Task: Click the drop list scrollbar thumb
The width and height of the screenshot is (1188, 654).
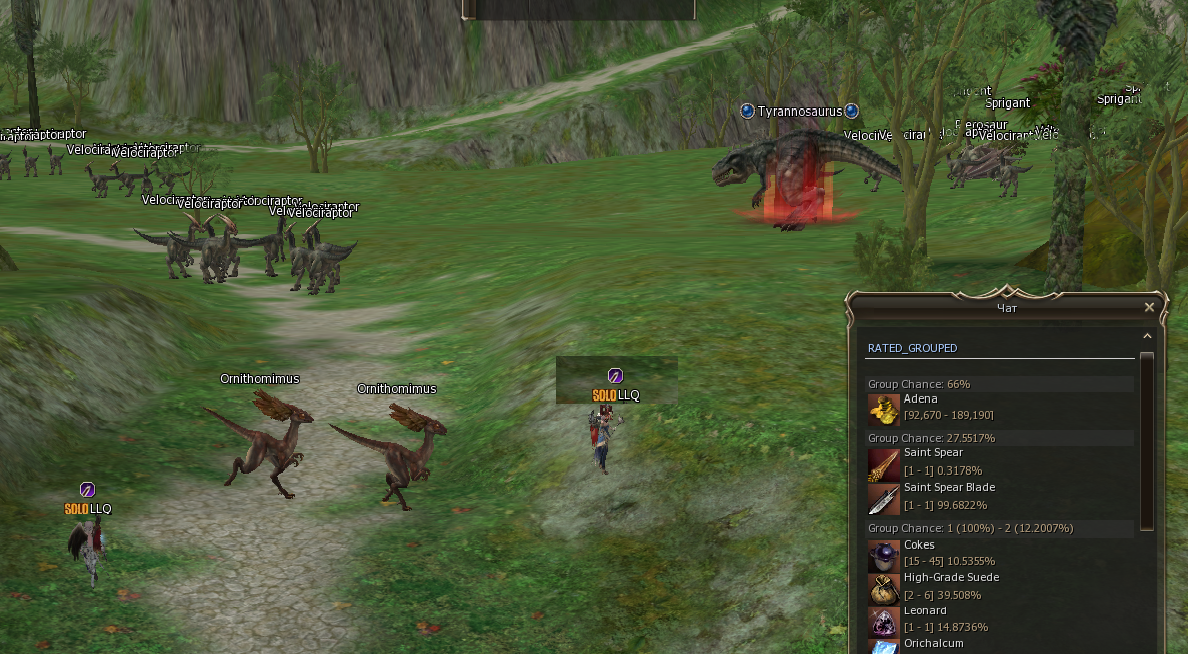Action: (1147, 440)
